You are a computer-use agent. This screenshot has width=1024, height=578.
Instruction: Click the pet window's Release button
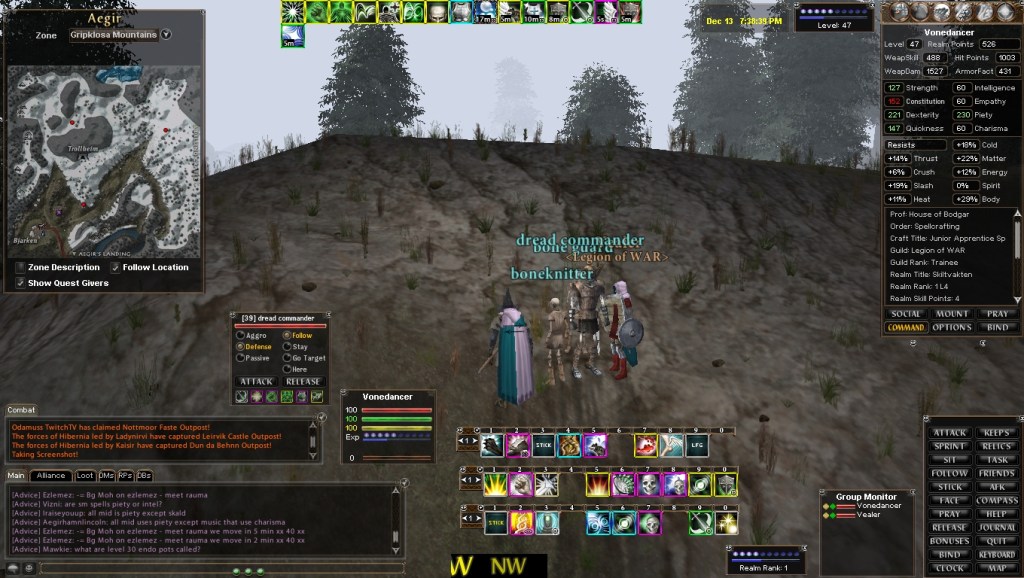(x=303, y=381)
